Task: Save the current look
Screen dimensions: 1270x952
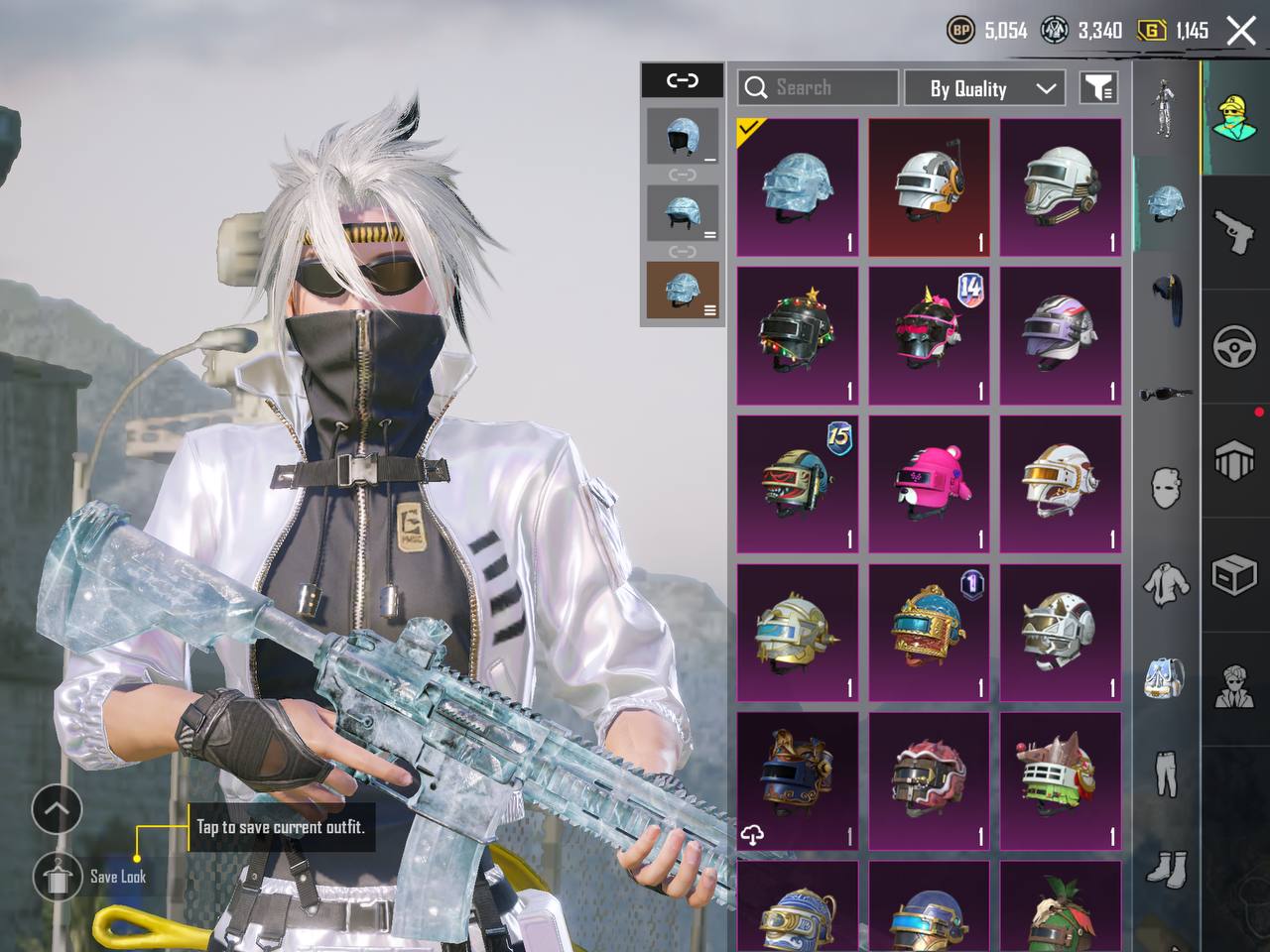Action: click(x=58, y=876)
